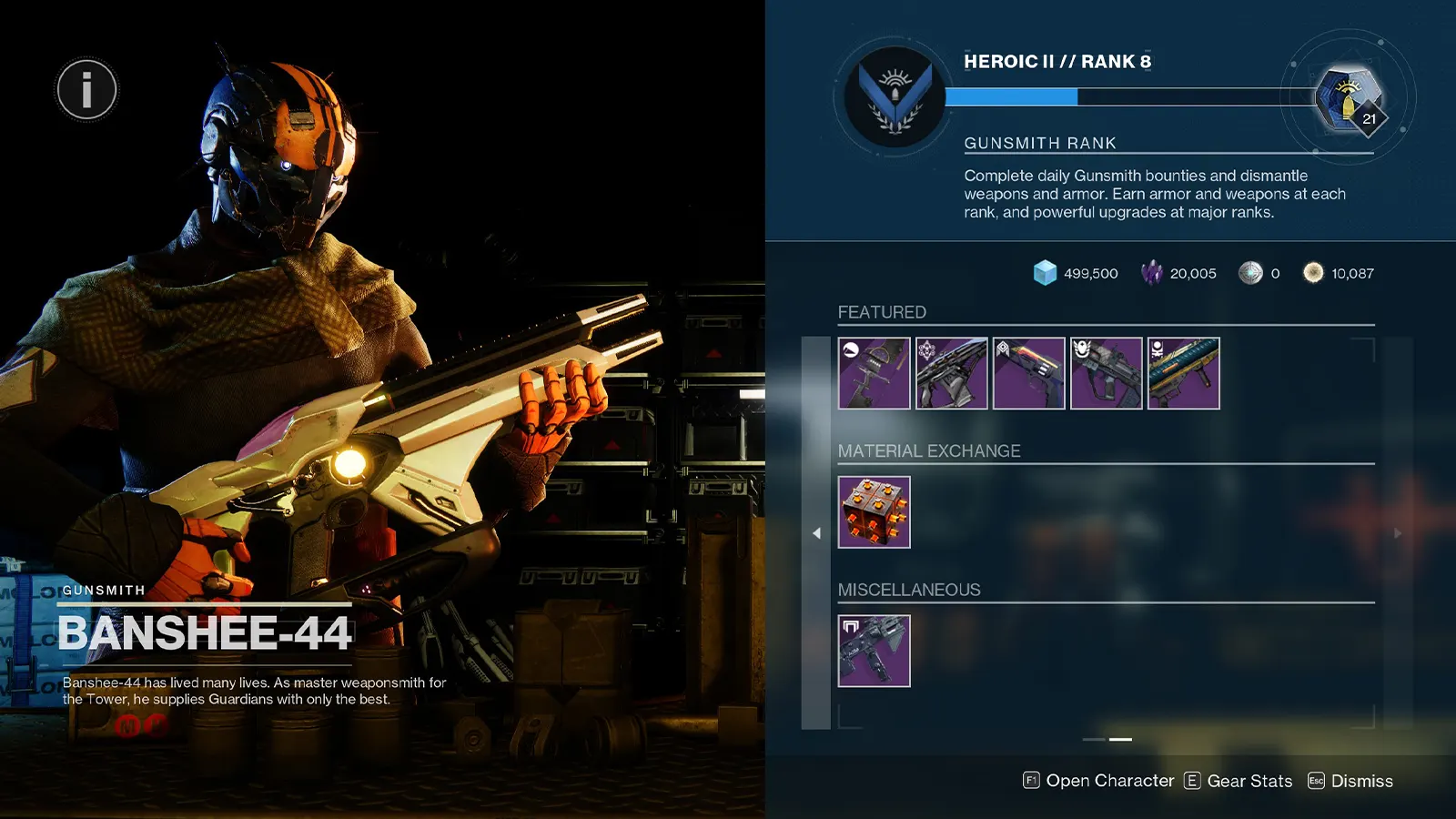Select the featured hand cannon with orange stripe
The image size is (1456, 819).
(1029, 373)
